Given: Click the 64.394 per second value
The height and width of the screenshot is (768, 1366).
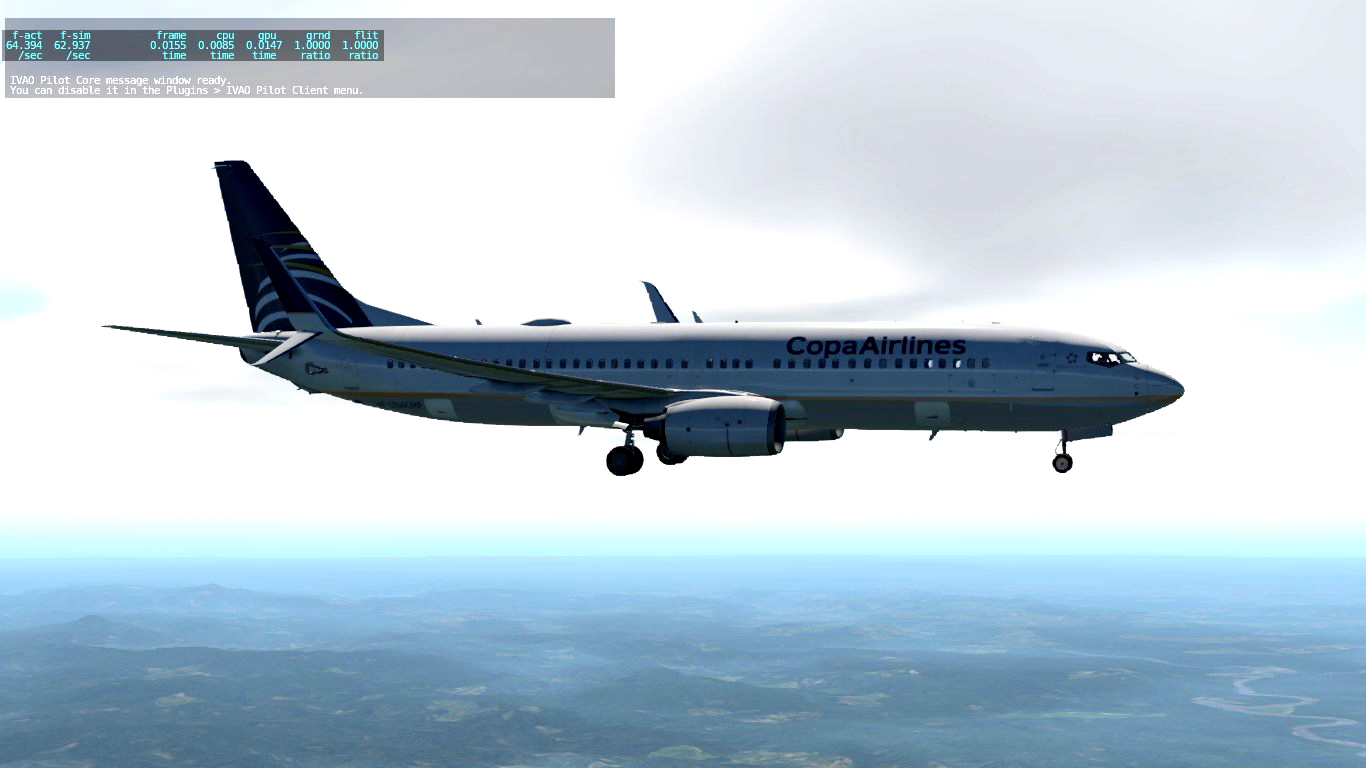Looking at the screenshot, I should click(x=27, y=45).
